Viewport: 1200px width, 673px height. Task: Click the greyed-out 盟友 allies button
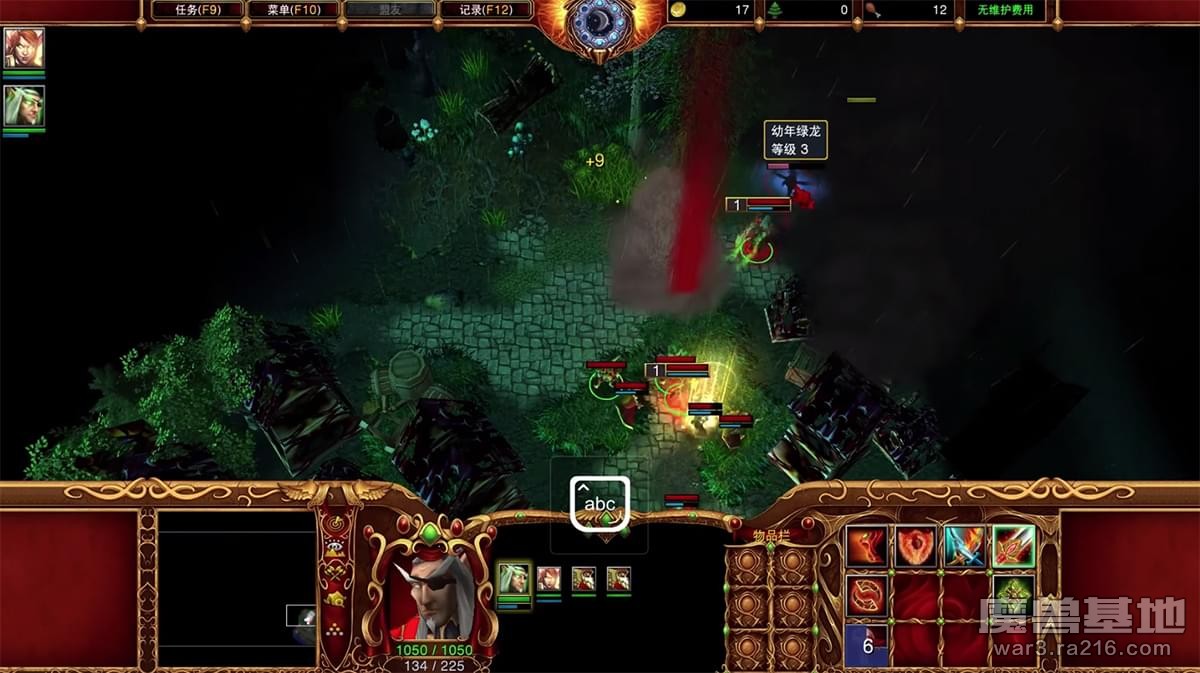coord(389,10)
